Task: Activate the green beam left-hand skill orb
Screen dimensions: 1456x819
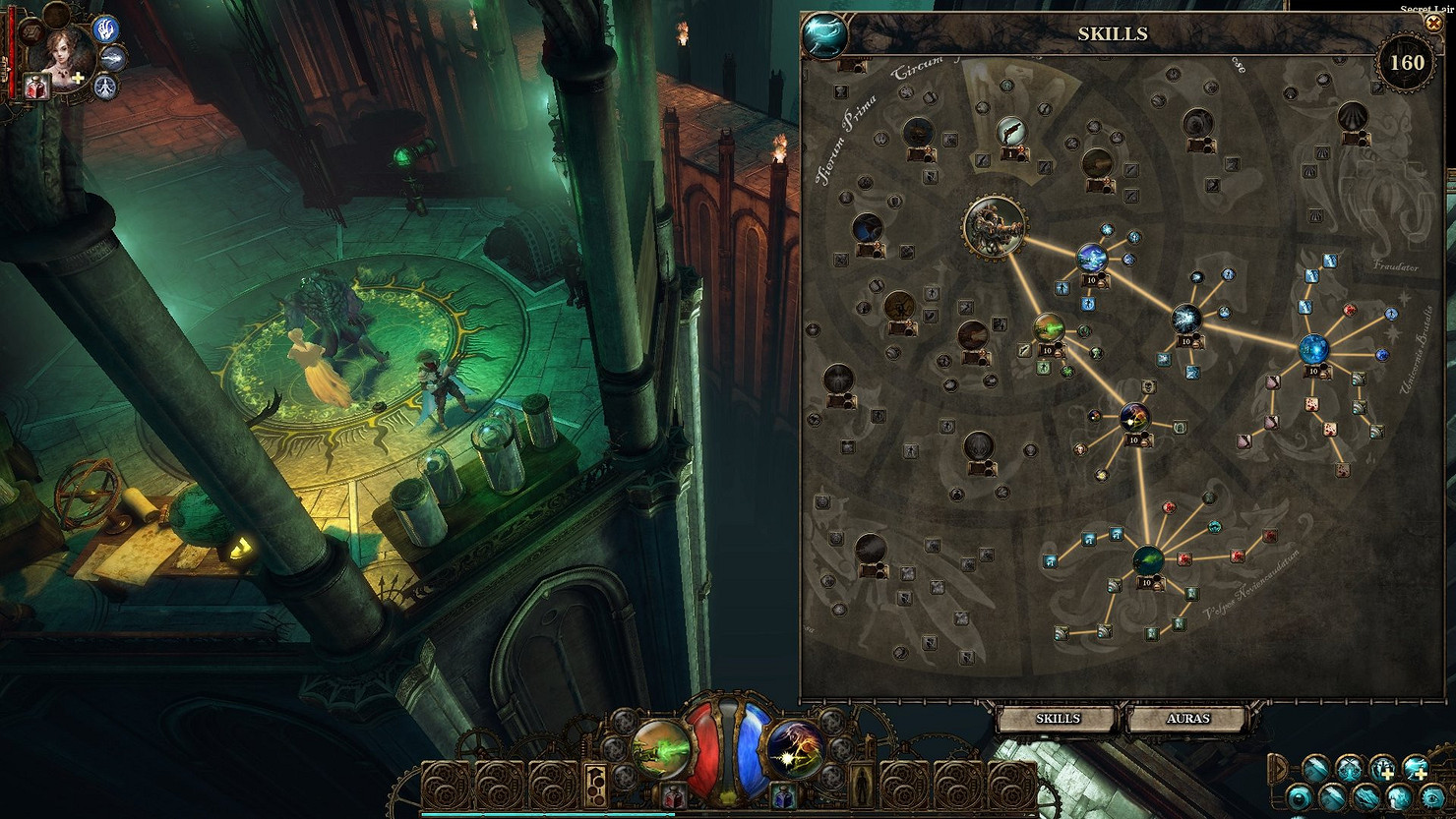Action: click(x=660, y=746)
